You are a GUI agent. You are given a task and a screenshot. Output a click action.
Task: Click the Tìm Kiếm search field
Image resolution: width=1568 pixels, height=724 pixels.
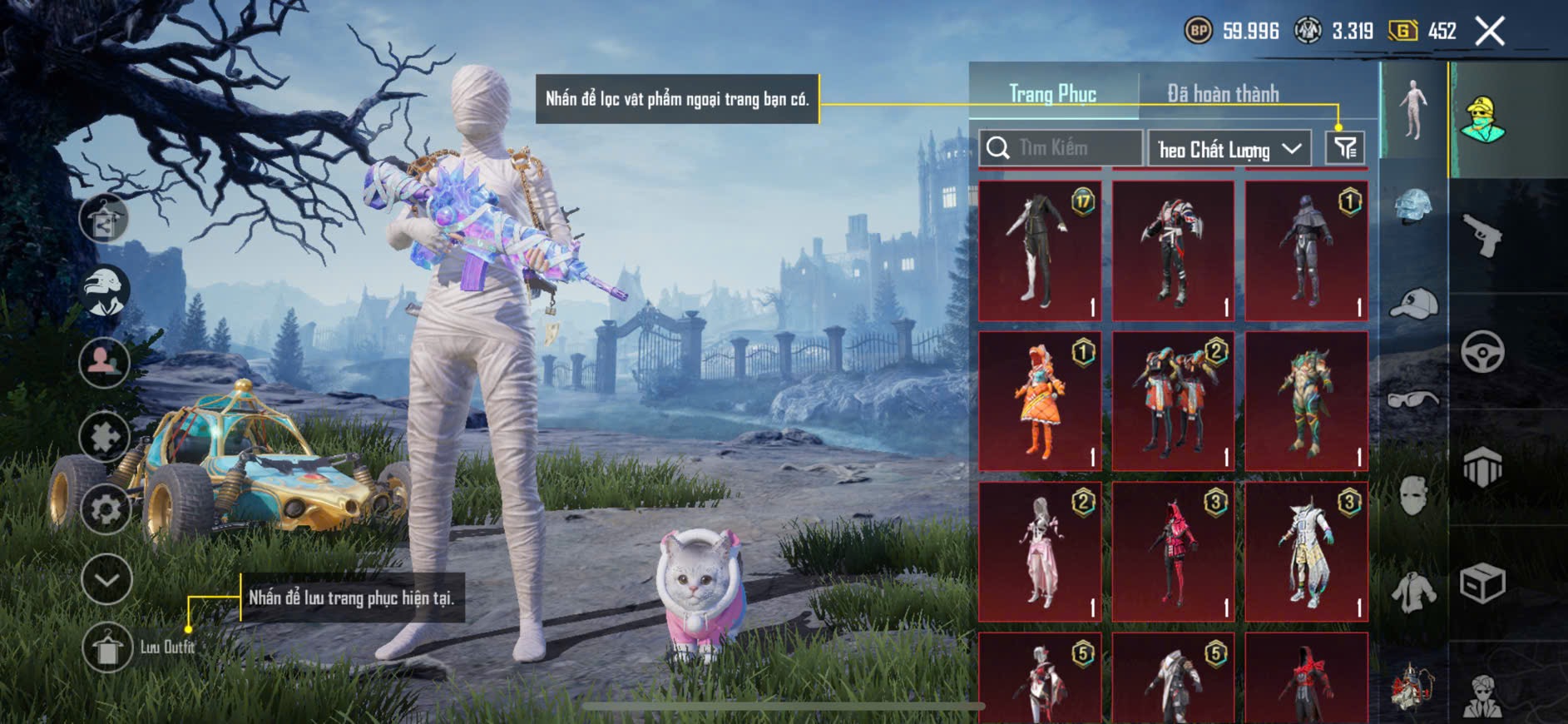click(1061, 148)
